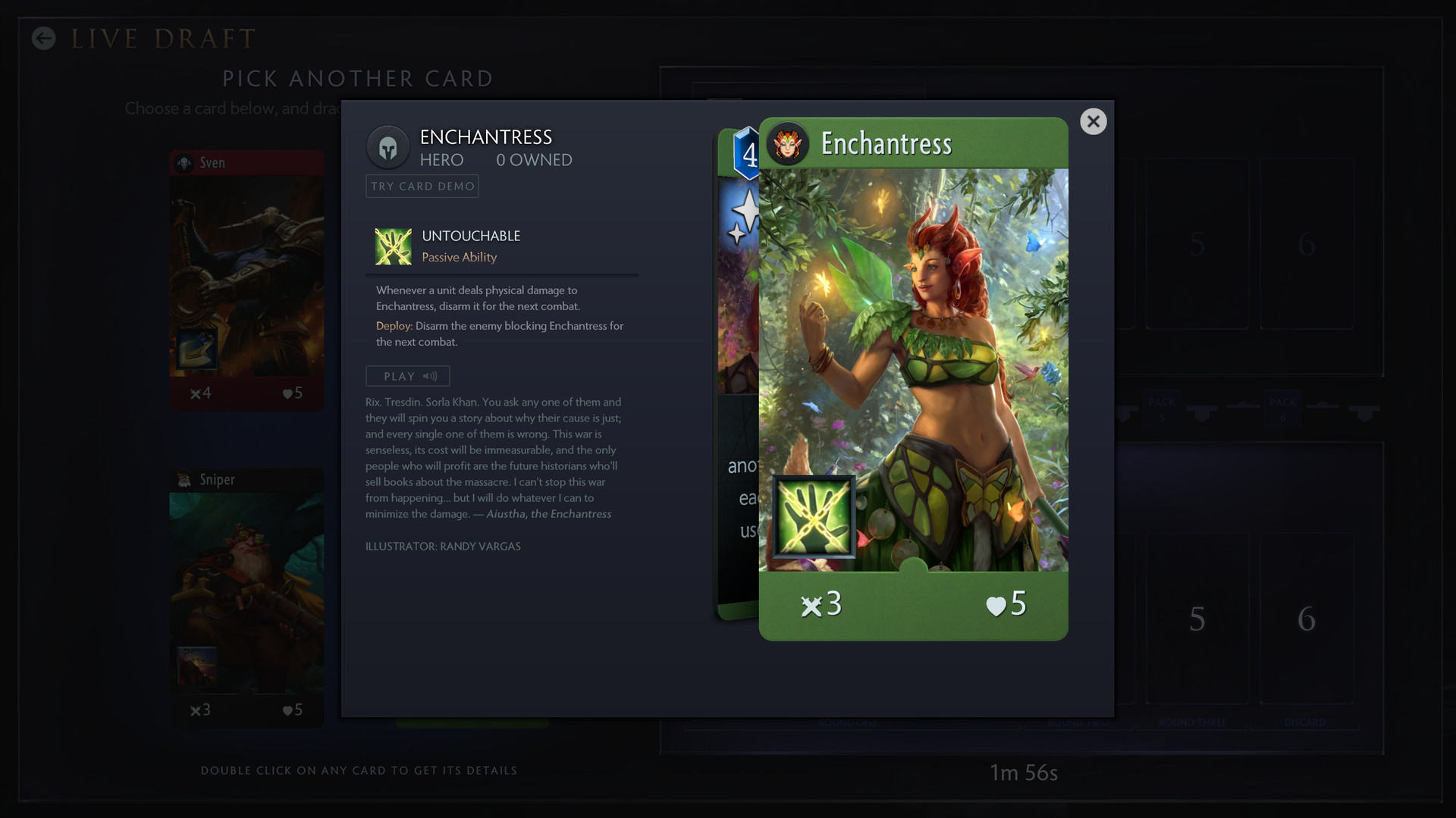Click the blue mana gem showing 4
The width and height of the screenshot is (1456, 818).
748,155
